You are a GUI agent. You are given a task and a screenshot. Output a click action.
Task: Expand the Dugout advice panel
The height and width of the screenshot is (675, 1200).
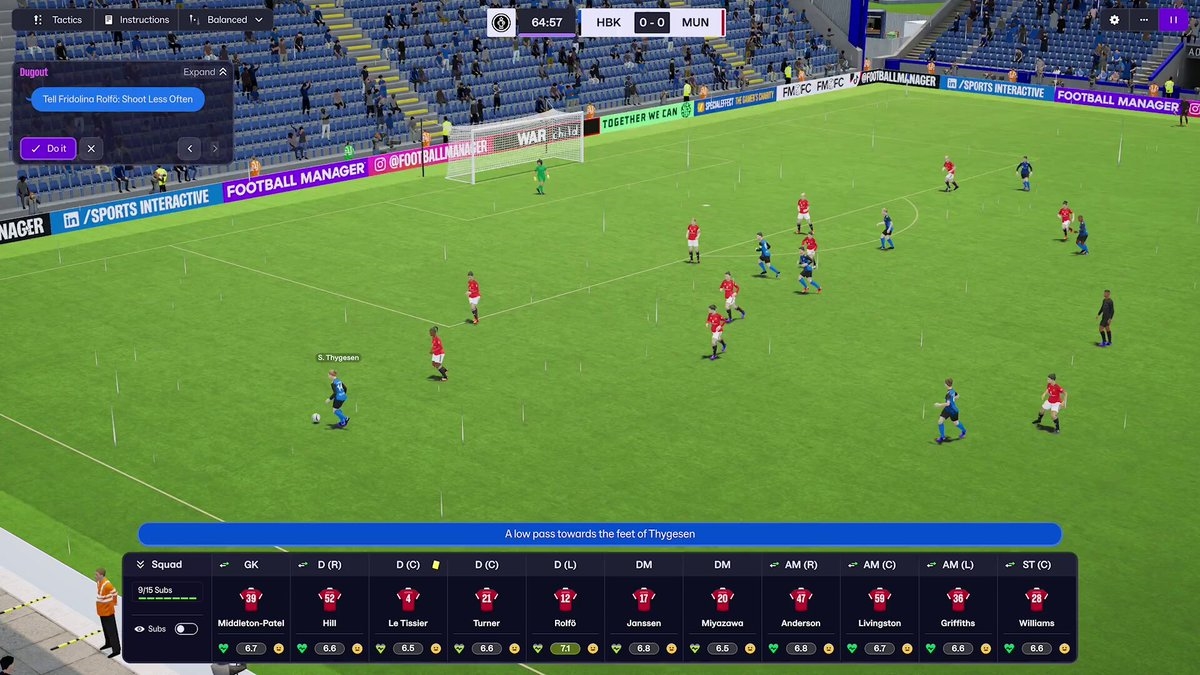[x=205, y=72]
